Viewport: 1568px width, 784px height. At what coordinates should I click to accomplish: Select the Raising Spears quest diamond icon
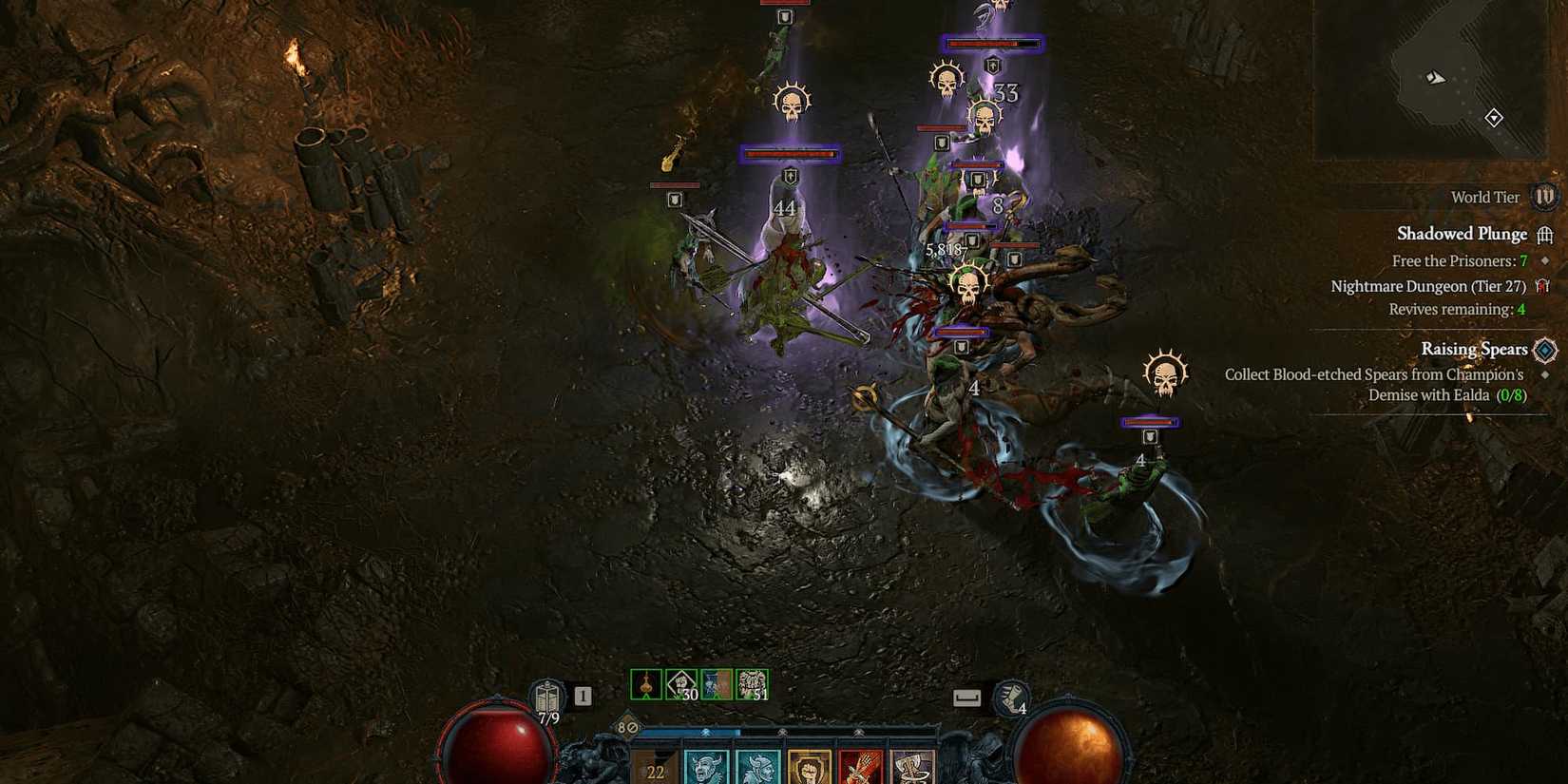1544,349
